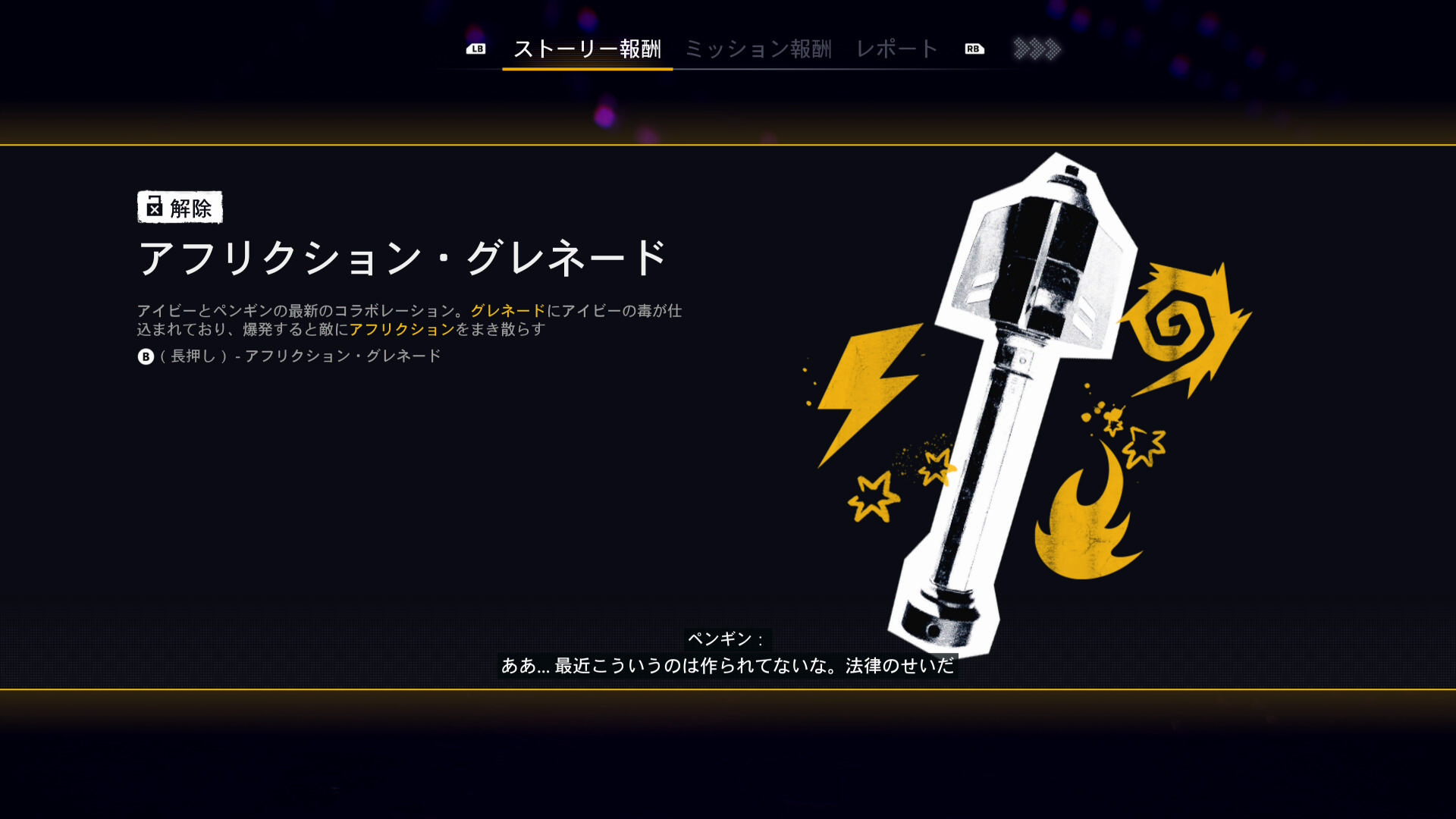Switch to the ストーリー報酬 tab
Image resolution: width=1456 pixels, height=819 pixels.
click(x=587, y=49)
